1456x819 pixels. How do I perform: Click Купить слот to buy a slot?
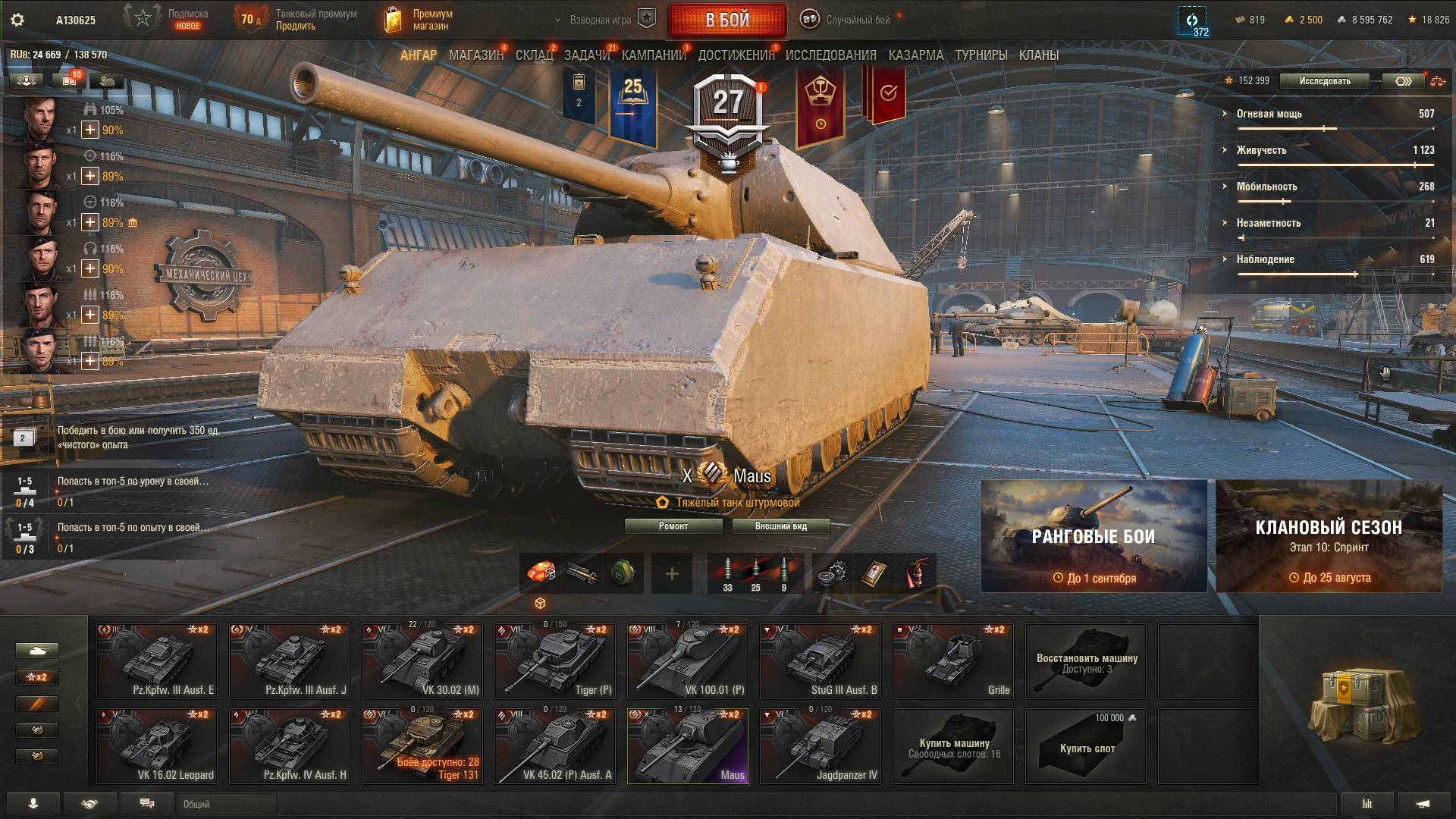tap(1085, 745)
